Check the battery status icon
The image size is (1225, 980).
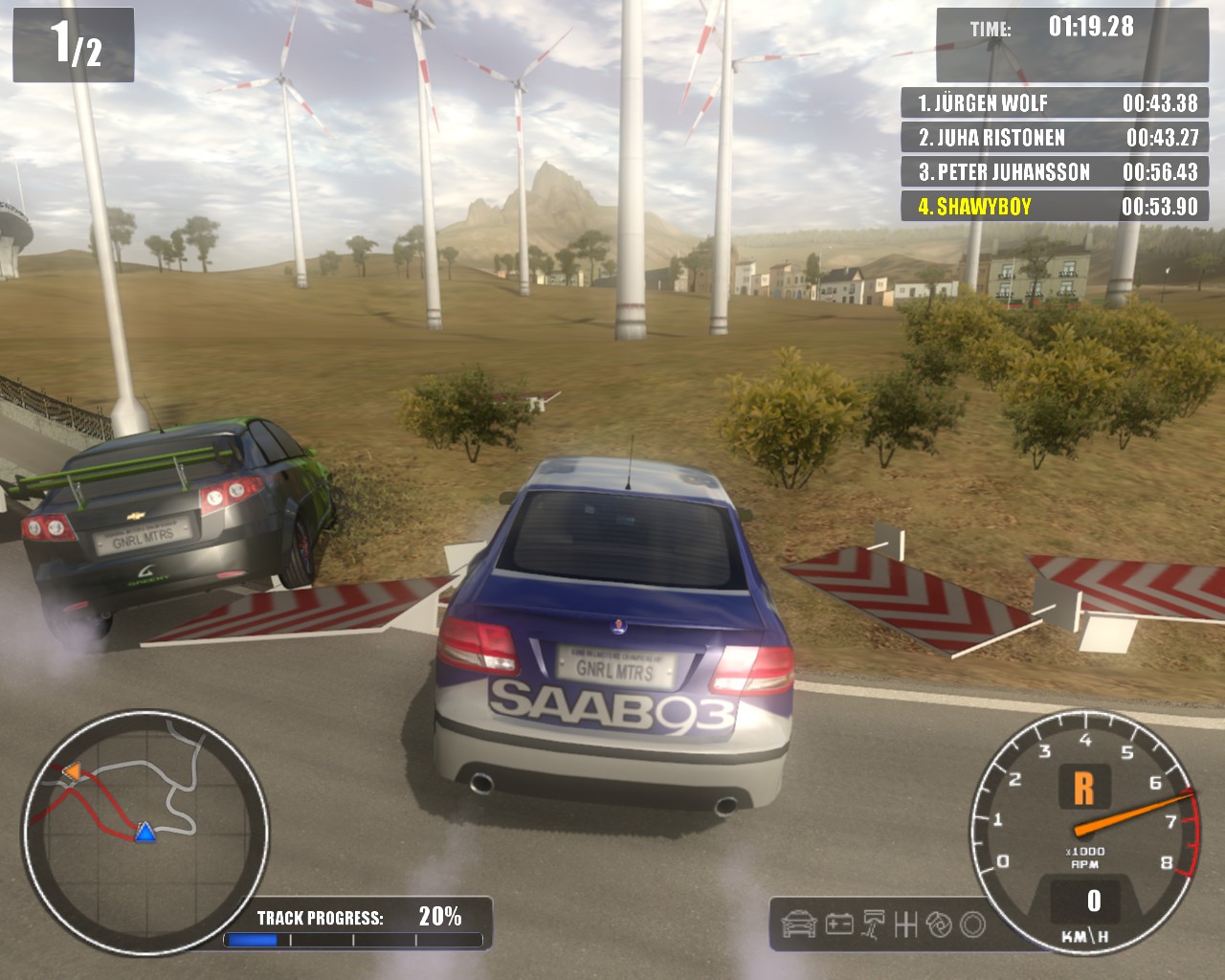click(839, 924)
